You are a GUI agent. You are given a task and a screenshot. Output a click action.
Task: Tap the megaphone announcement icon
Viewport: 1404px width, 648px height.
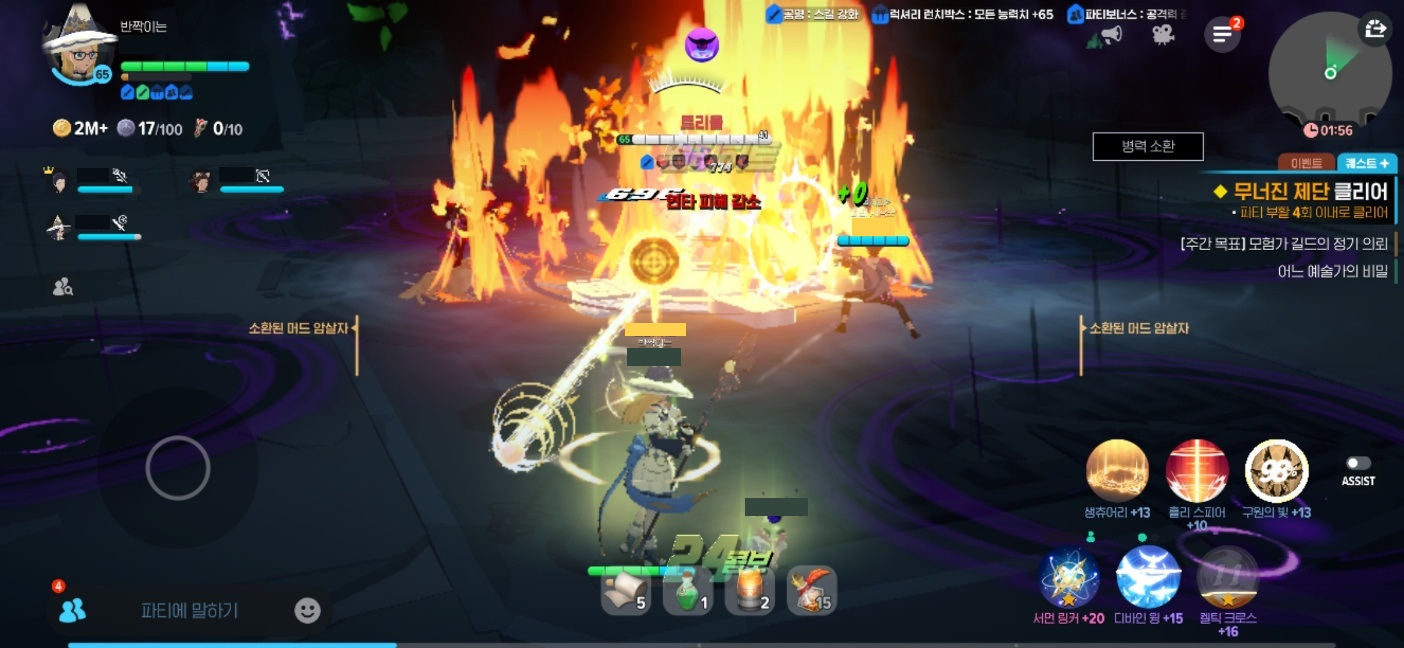coord(1111,35)
